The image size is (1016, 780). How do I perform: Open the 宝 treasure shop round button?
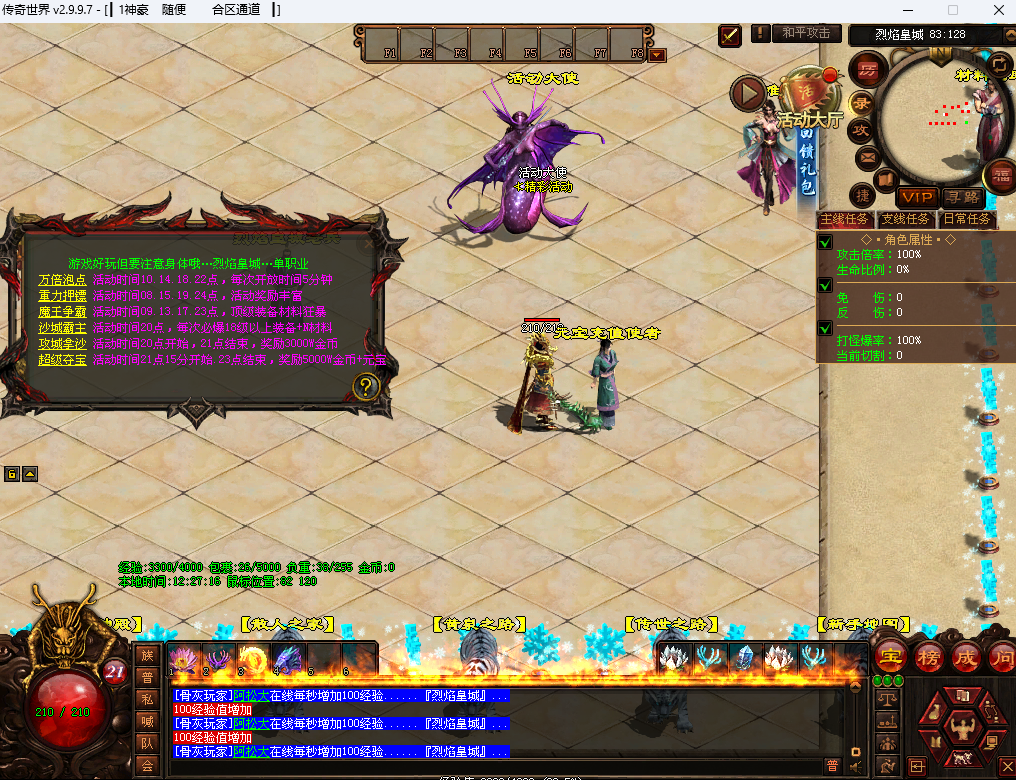coord(891,656)
